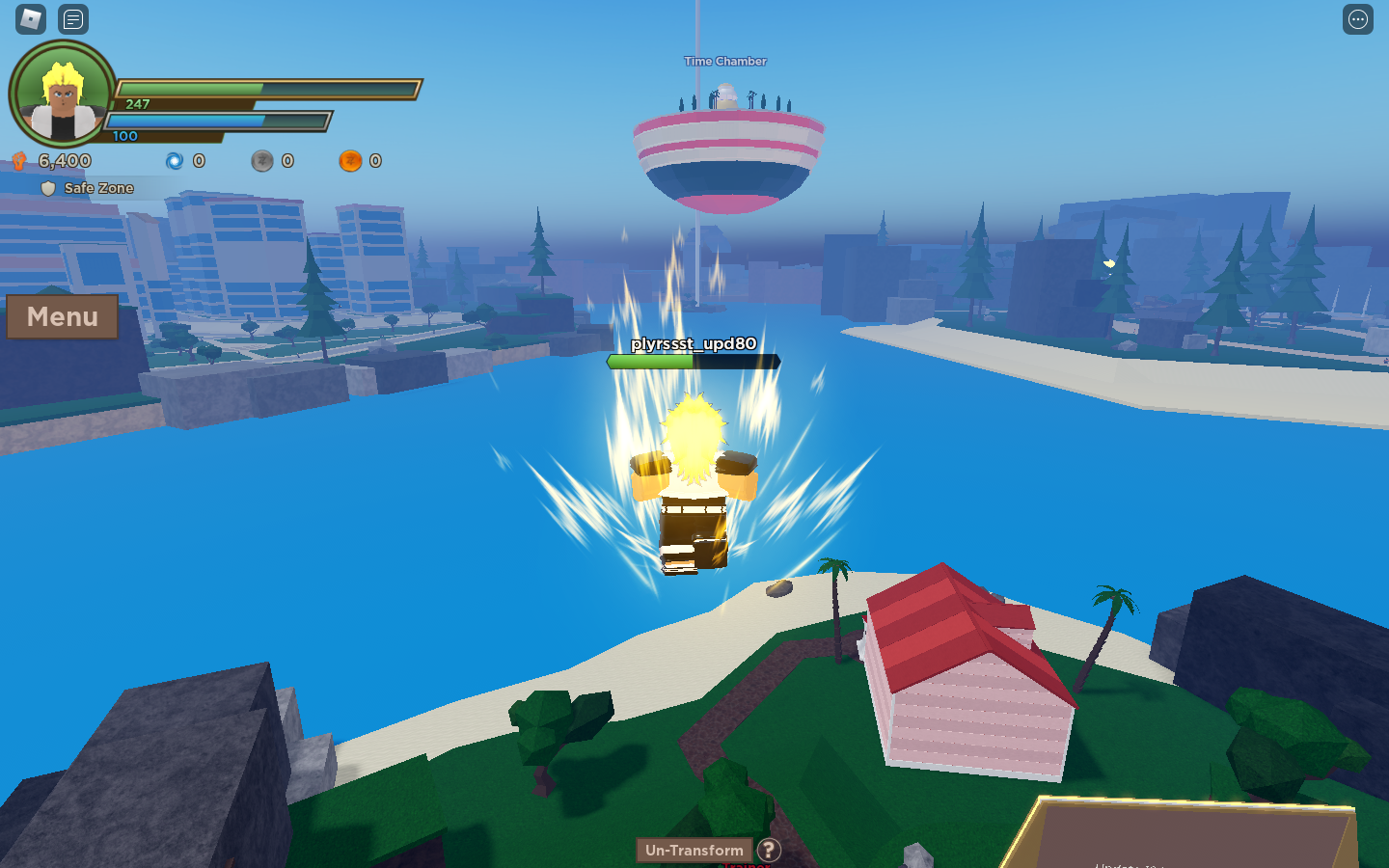The height and width of the screenshot is (868, 1389).
Task: Open the Menu panel
Action: pyautogui.click(x=62, y=316)
